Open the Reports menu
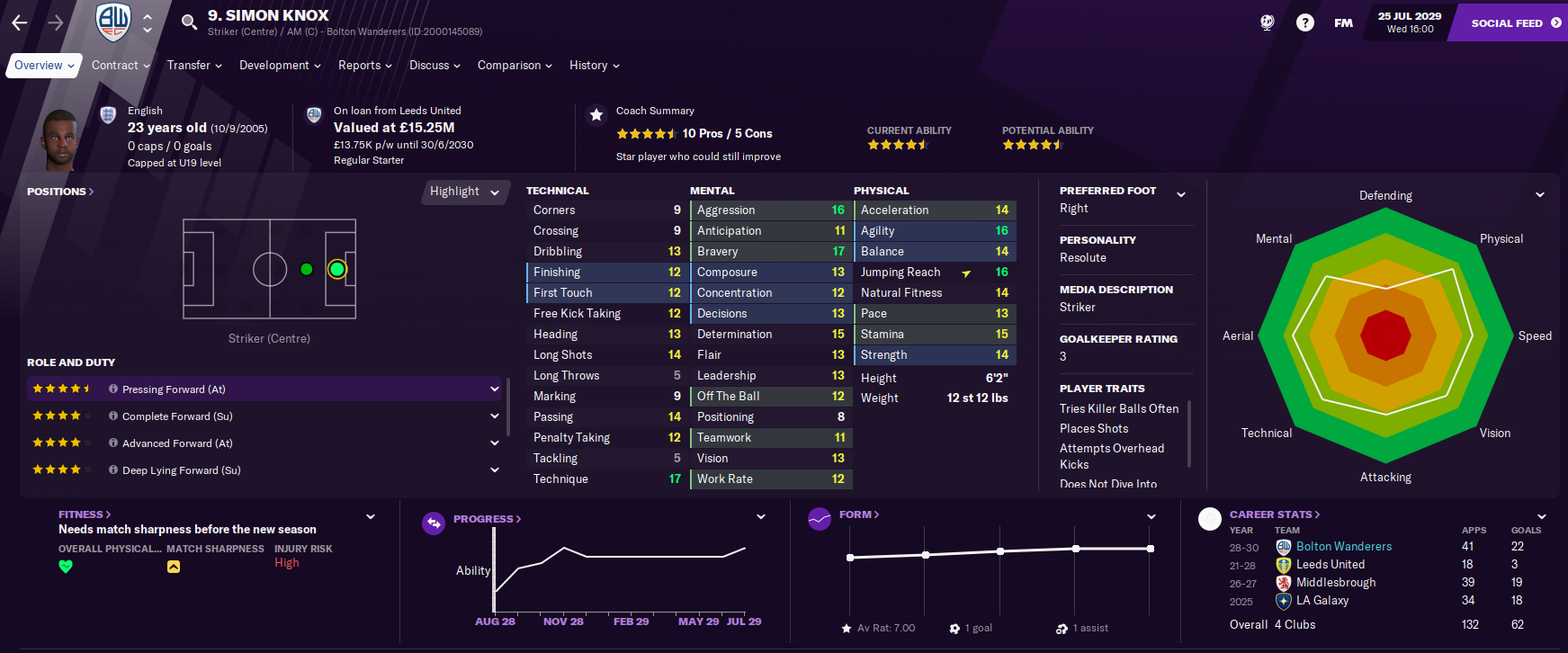The height and width of the screenshot is (653, 1568). click(364, 66)
